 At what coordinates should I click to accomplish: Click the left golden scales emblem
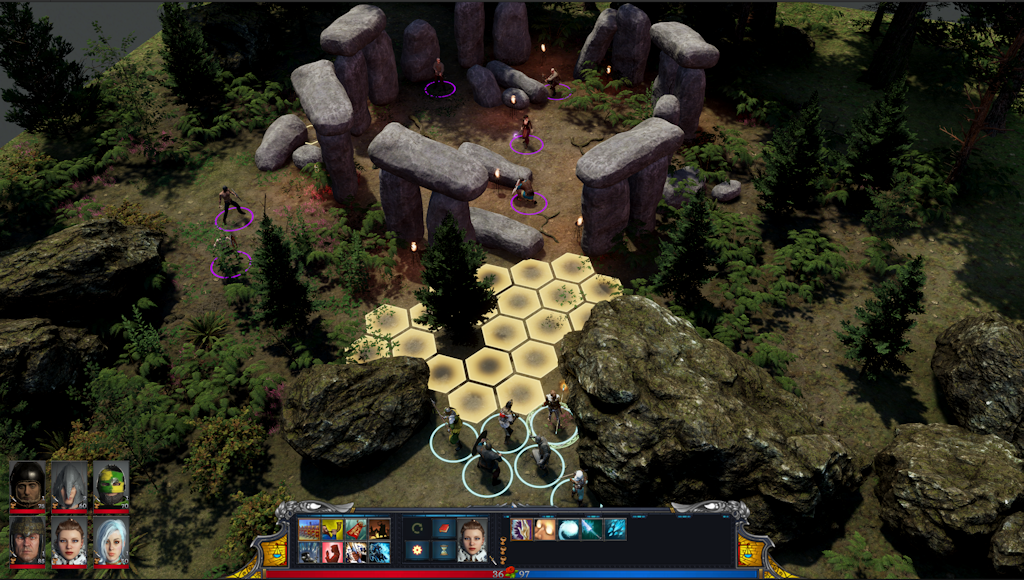point(275,548)
